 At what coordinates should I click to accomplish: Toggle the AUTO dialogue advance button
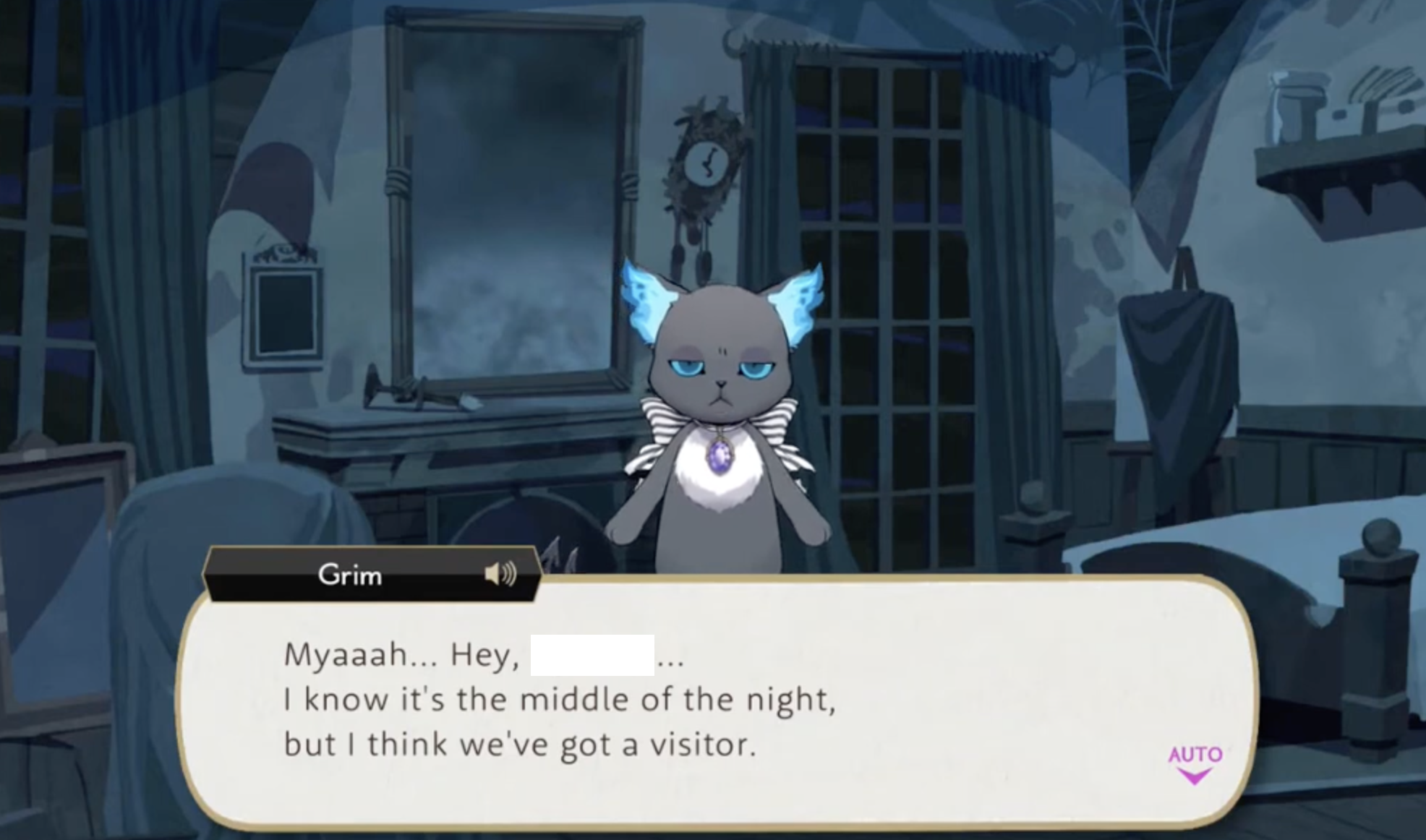tap(1195, 762)
